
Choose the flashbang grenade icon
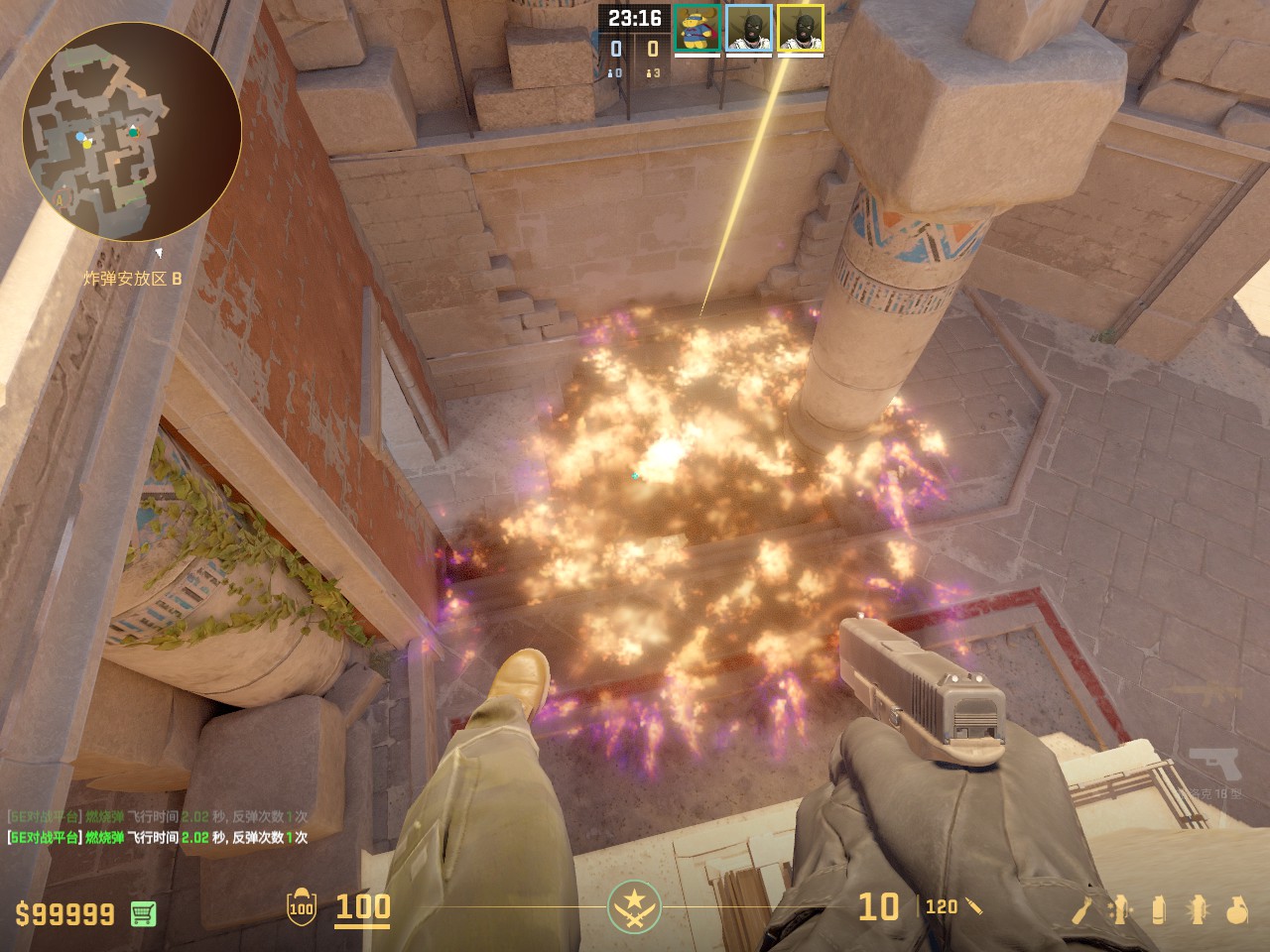tap(1197, 908)
